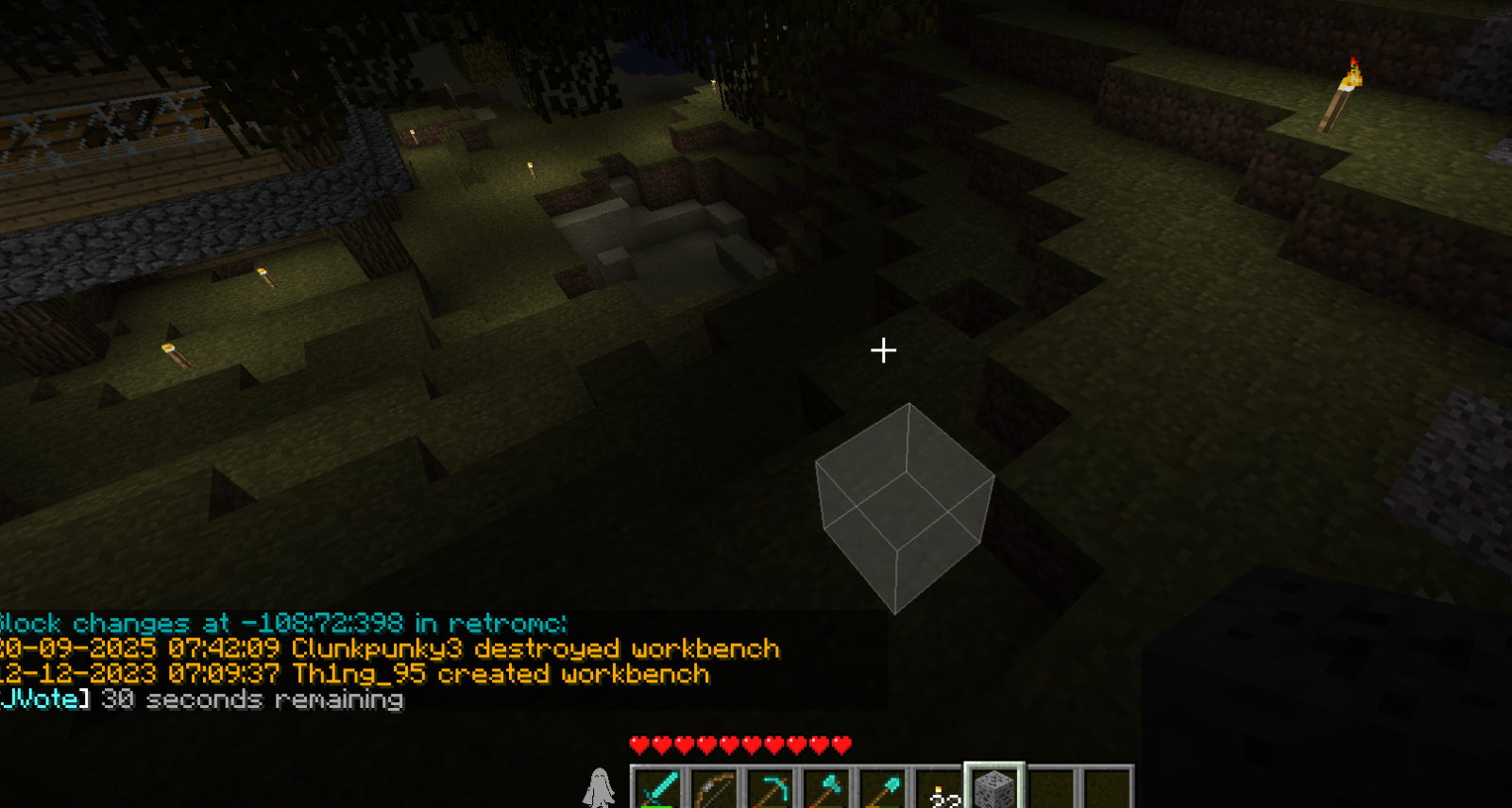1512x808 pixels.
Task: Select the torch stack slot
Action: (939, 788)
